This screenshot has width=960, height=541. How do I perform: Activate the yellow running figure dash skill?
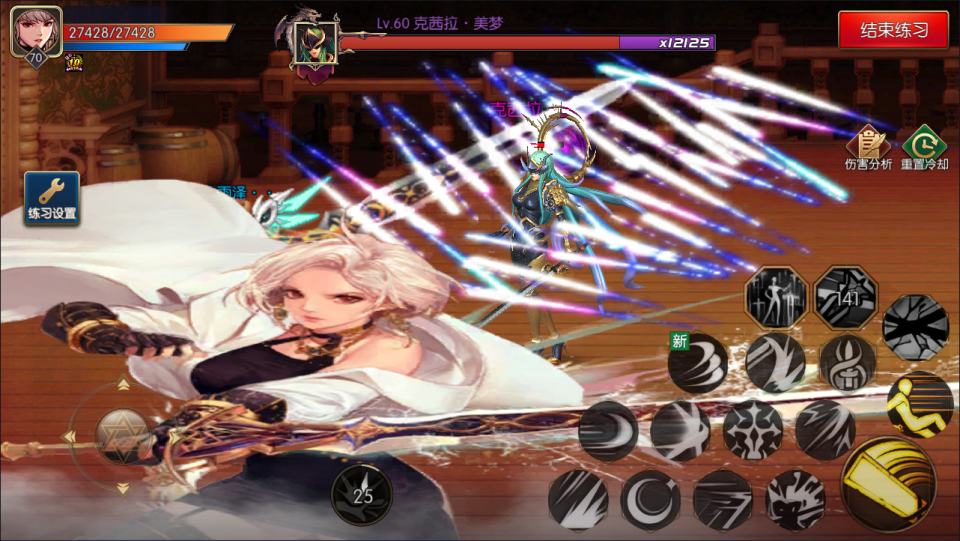919,405
